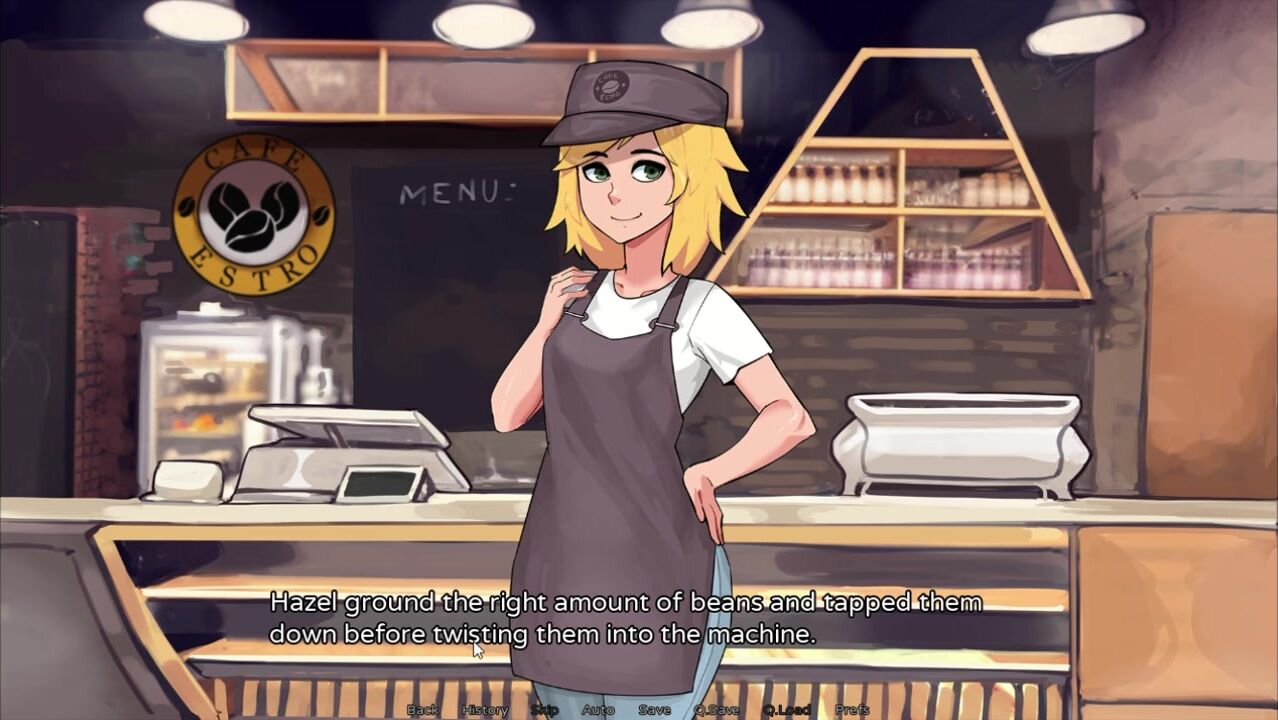Go back using the Back button
The image size is (1278, 720).
pos(422,710)
